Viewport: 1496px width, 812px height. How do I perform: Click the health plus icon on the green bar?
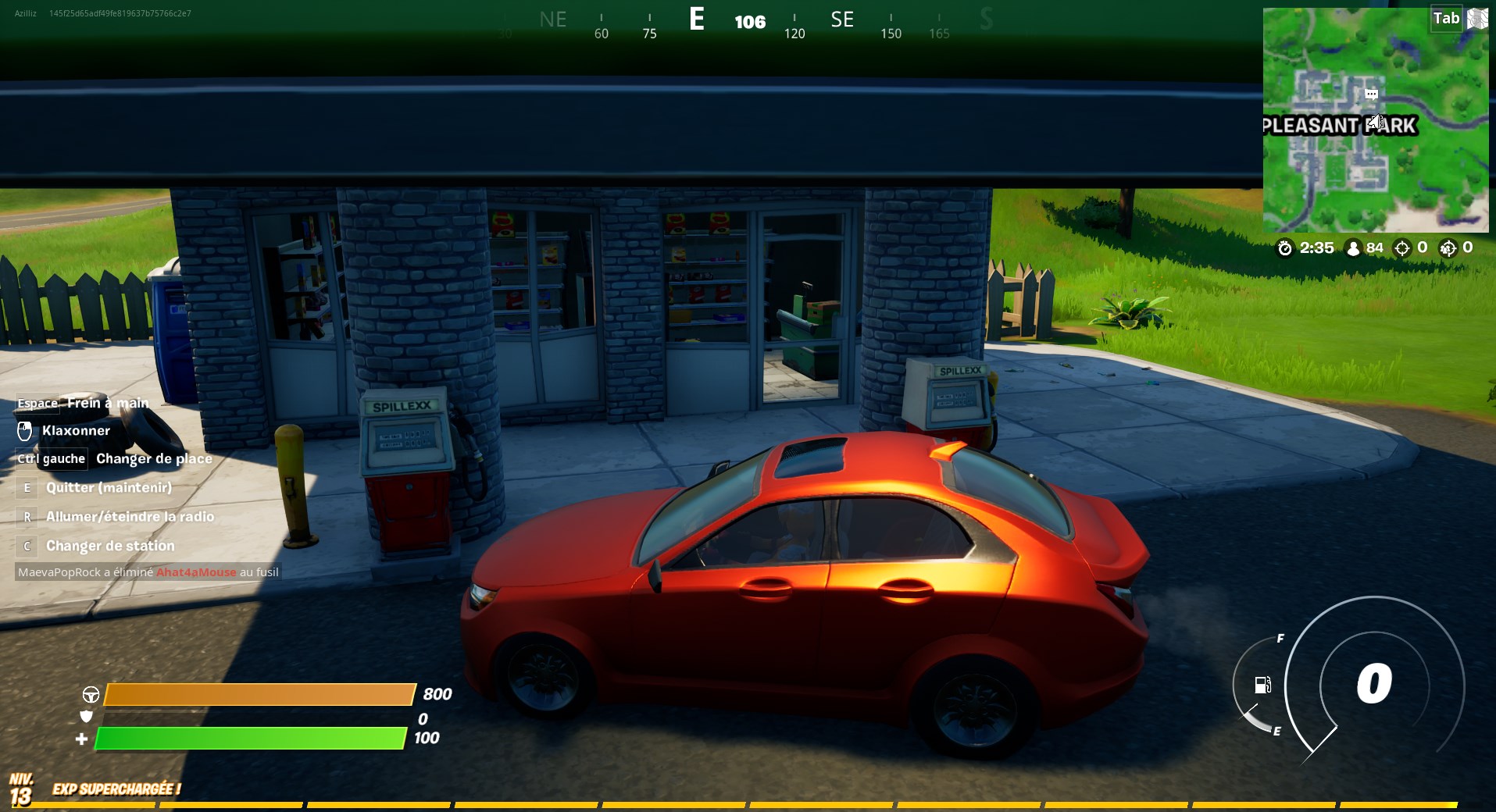tap(83, 737)
